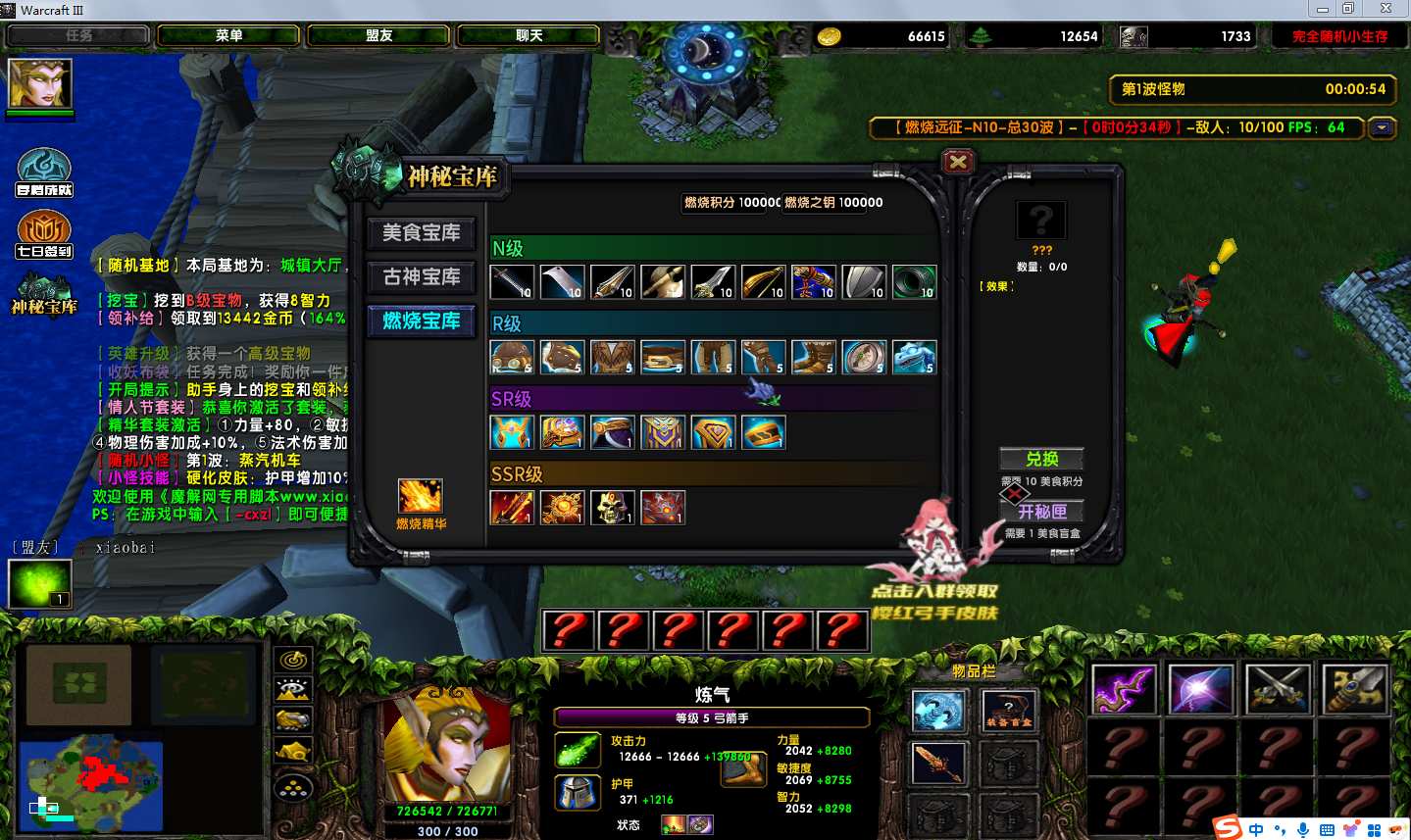Click the 开秘匣 button
Image resolution: width=1411 pixels, height=840 pixels.
click(1041, 511)
